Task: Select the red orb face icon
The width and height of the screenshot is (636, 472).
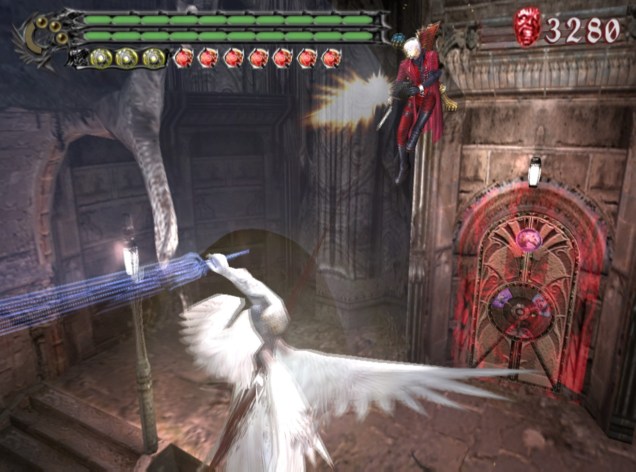Action: point(527,27)
